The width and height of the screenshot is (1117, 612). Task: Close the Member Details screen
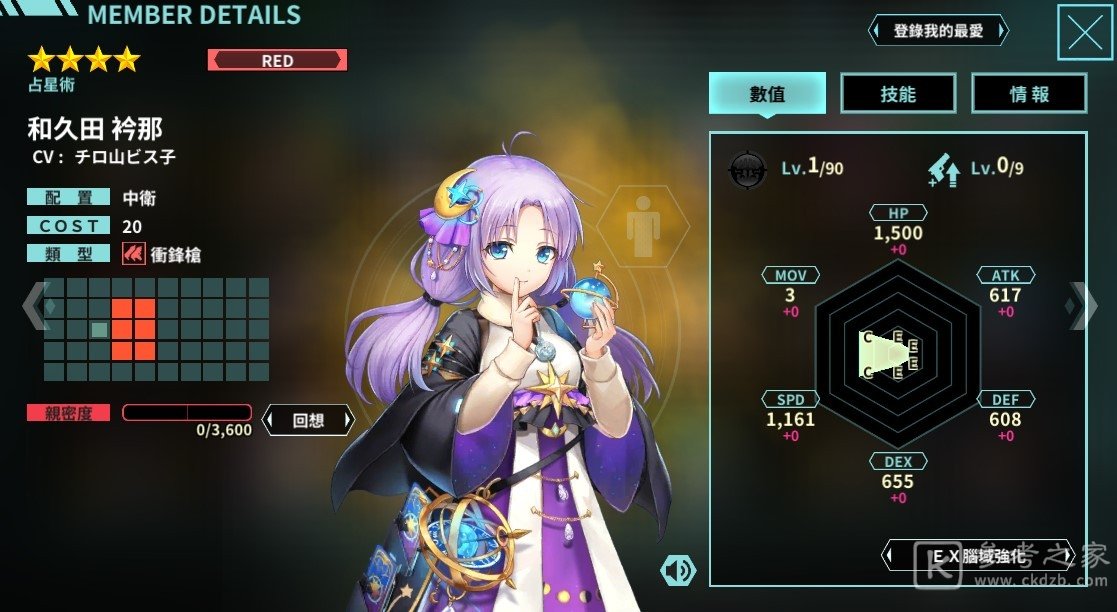pyautogui.click(x=1084, y=32)
